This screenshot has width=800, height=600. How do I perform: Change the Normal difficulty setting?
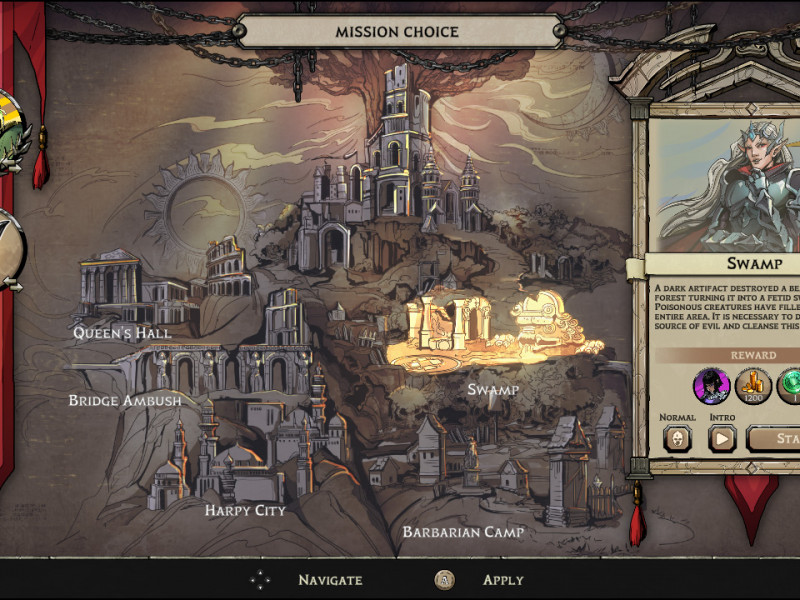click(678, 438)
